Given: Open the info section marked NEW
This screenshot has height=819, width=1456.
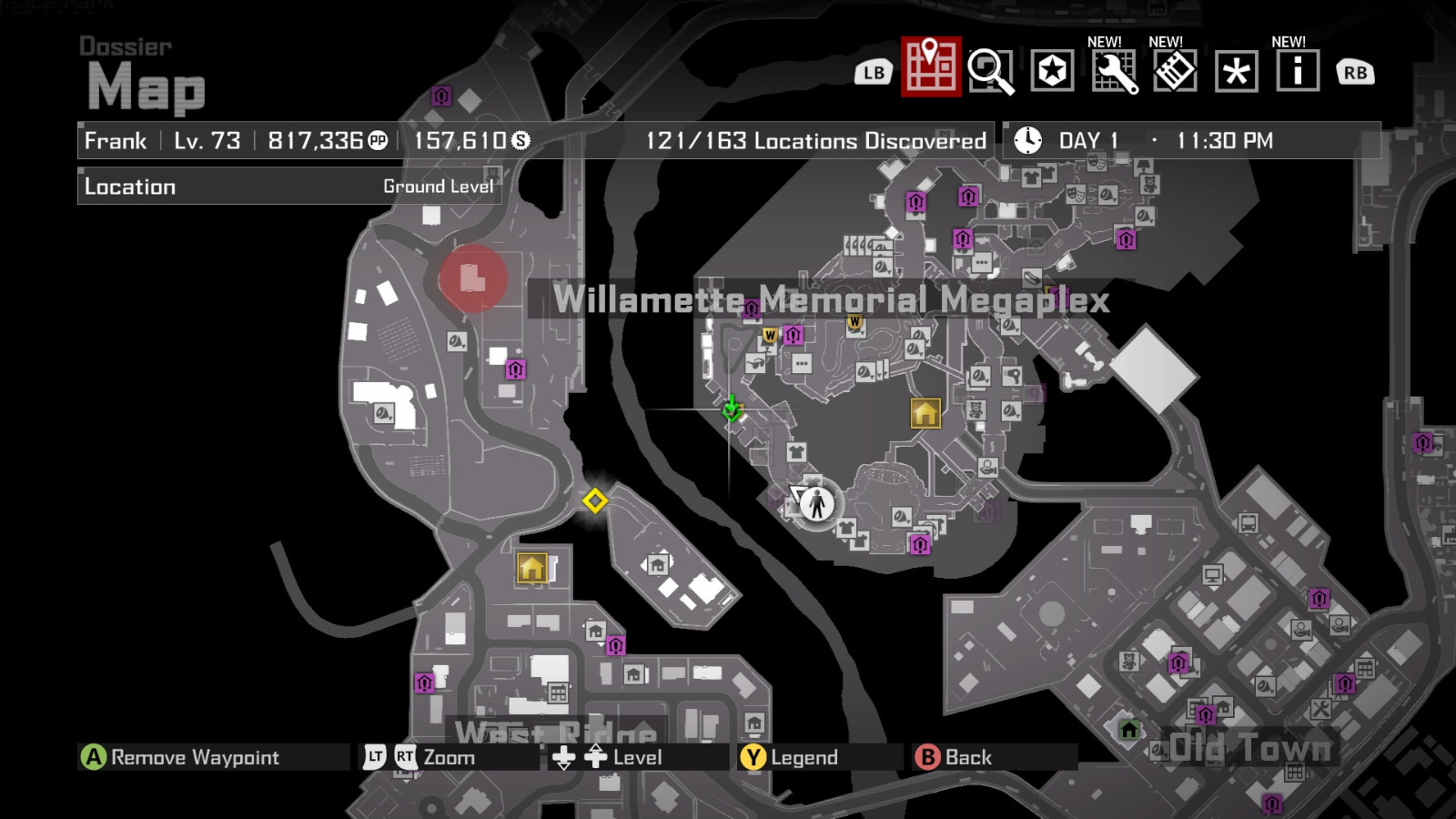Looking at the screenshot, I should point(1299,69).
